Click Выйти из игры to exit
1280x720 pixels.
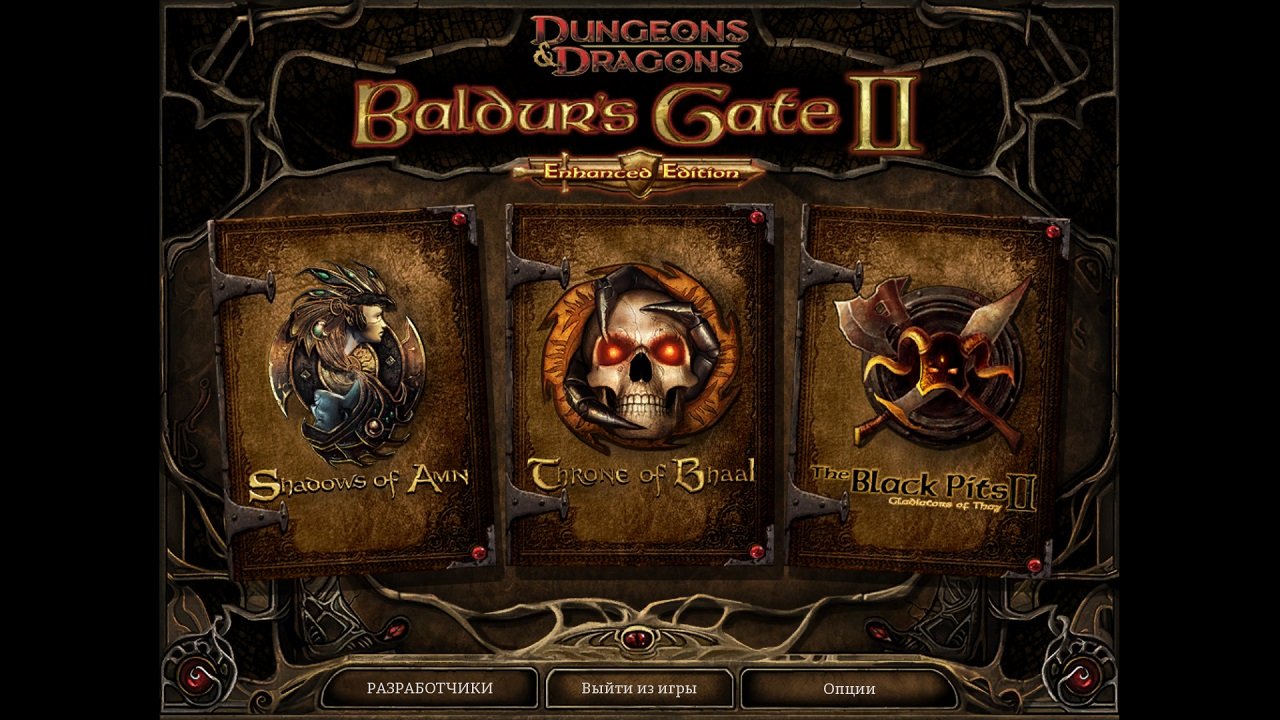click(x=640, y=689)
